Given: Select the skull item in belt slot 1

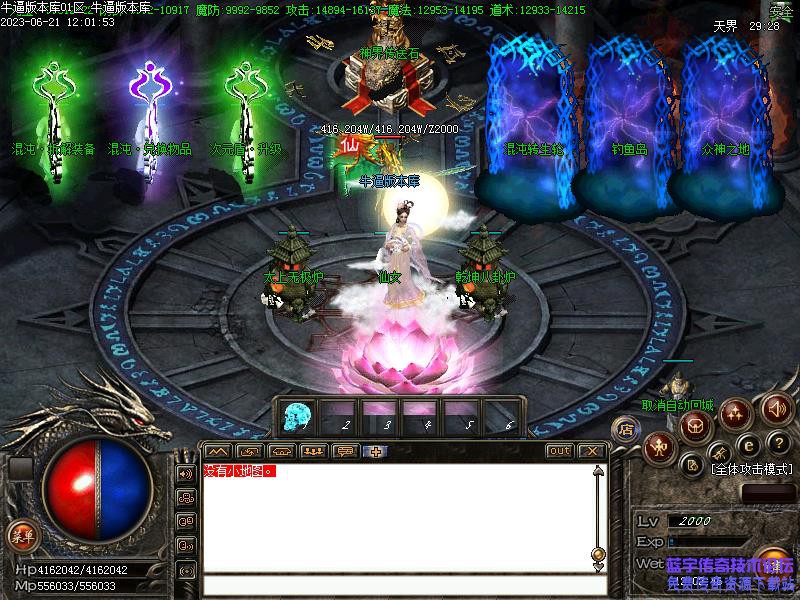Looking at the screenshot, I should [x=297, y=414].
